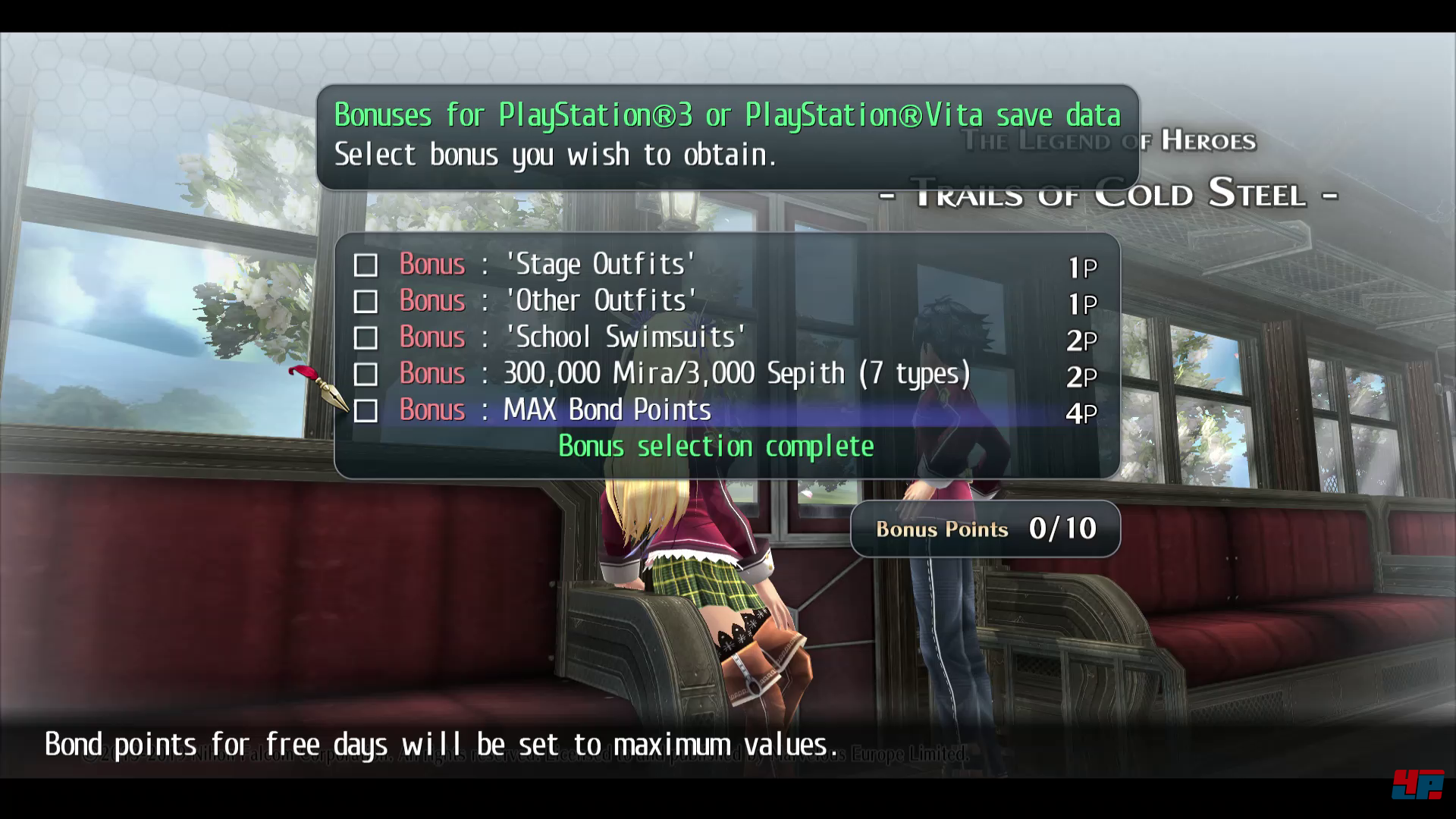Tick the 'Stage Outfits' bonus checkbox
The width and height of the screenshot is (1456, 819).
366,265
